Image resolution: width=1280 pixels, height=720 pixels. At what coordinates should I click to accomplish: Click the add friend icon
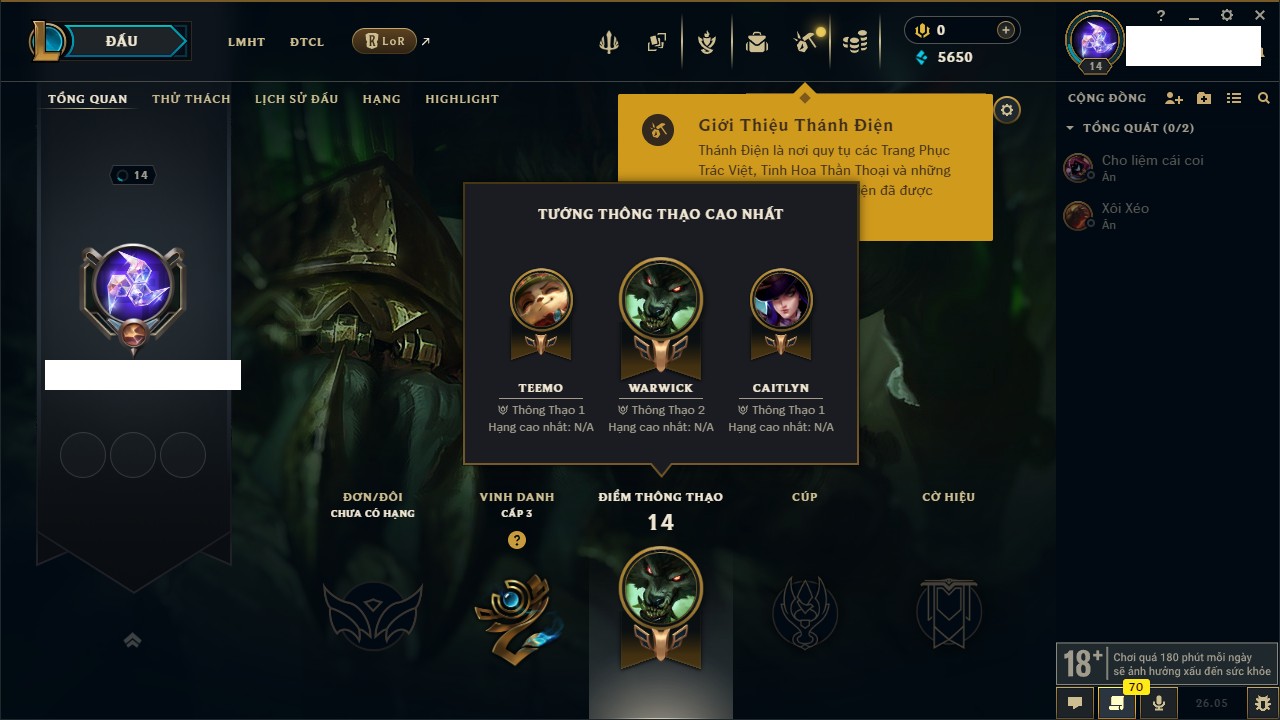tap(1174, 98)
